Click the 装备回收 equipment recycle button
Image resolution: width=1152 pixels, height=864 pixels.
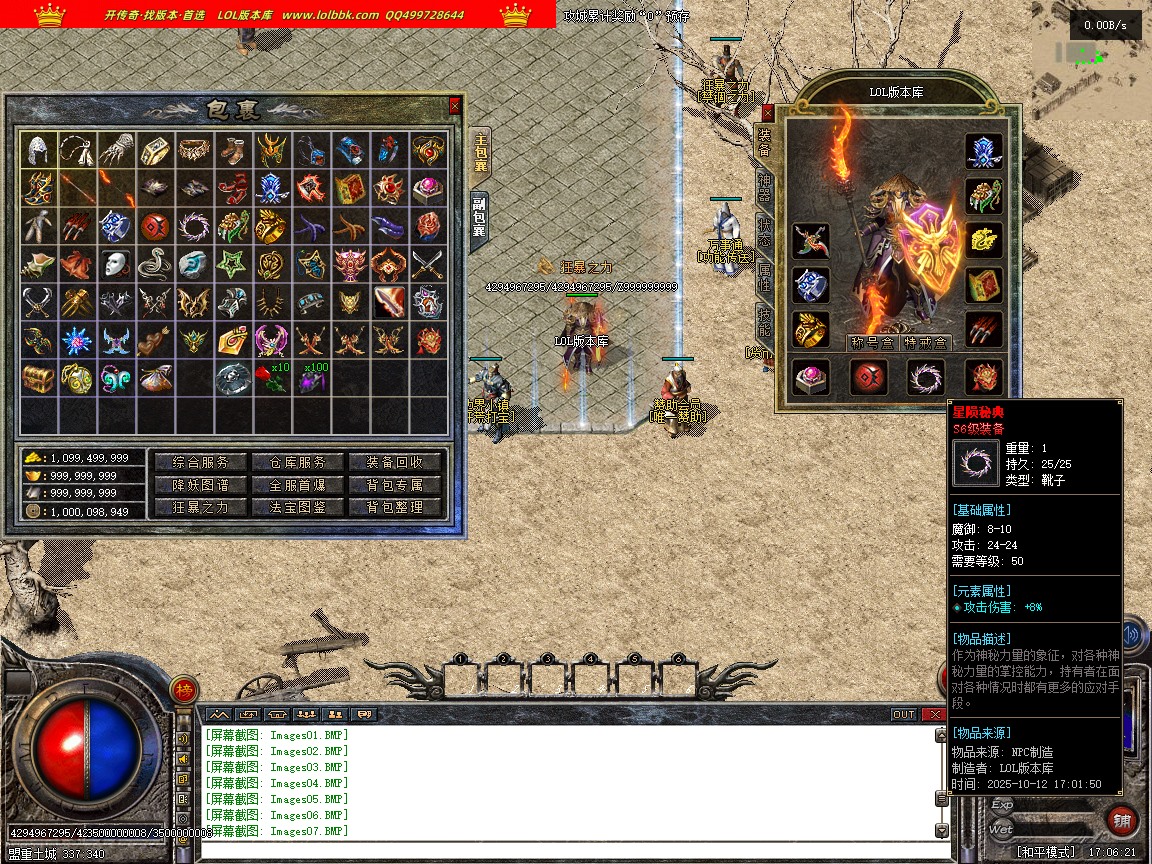pyautogui.click(x=395, y=462)
